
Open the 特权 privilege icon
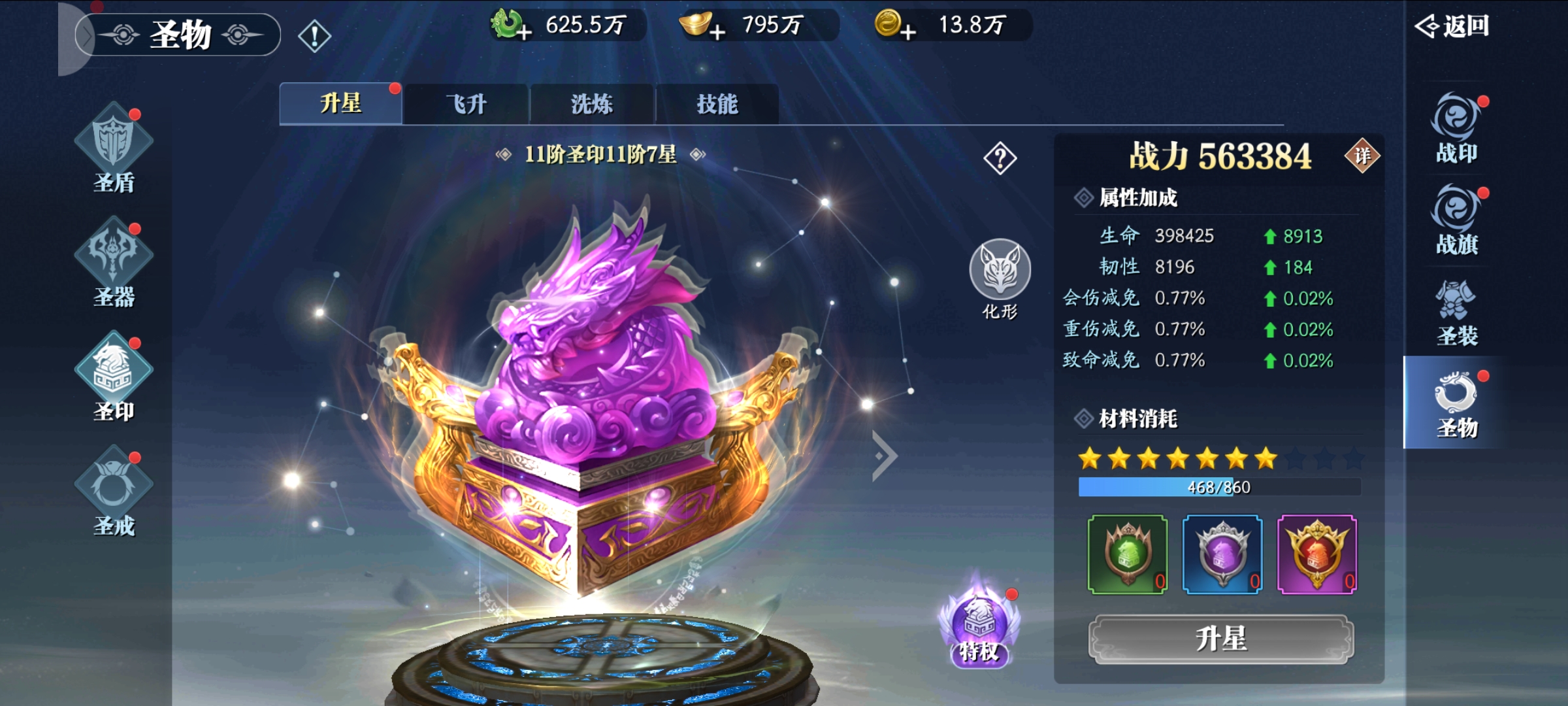click(x=978, y=628)
